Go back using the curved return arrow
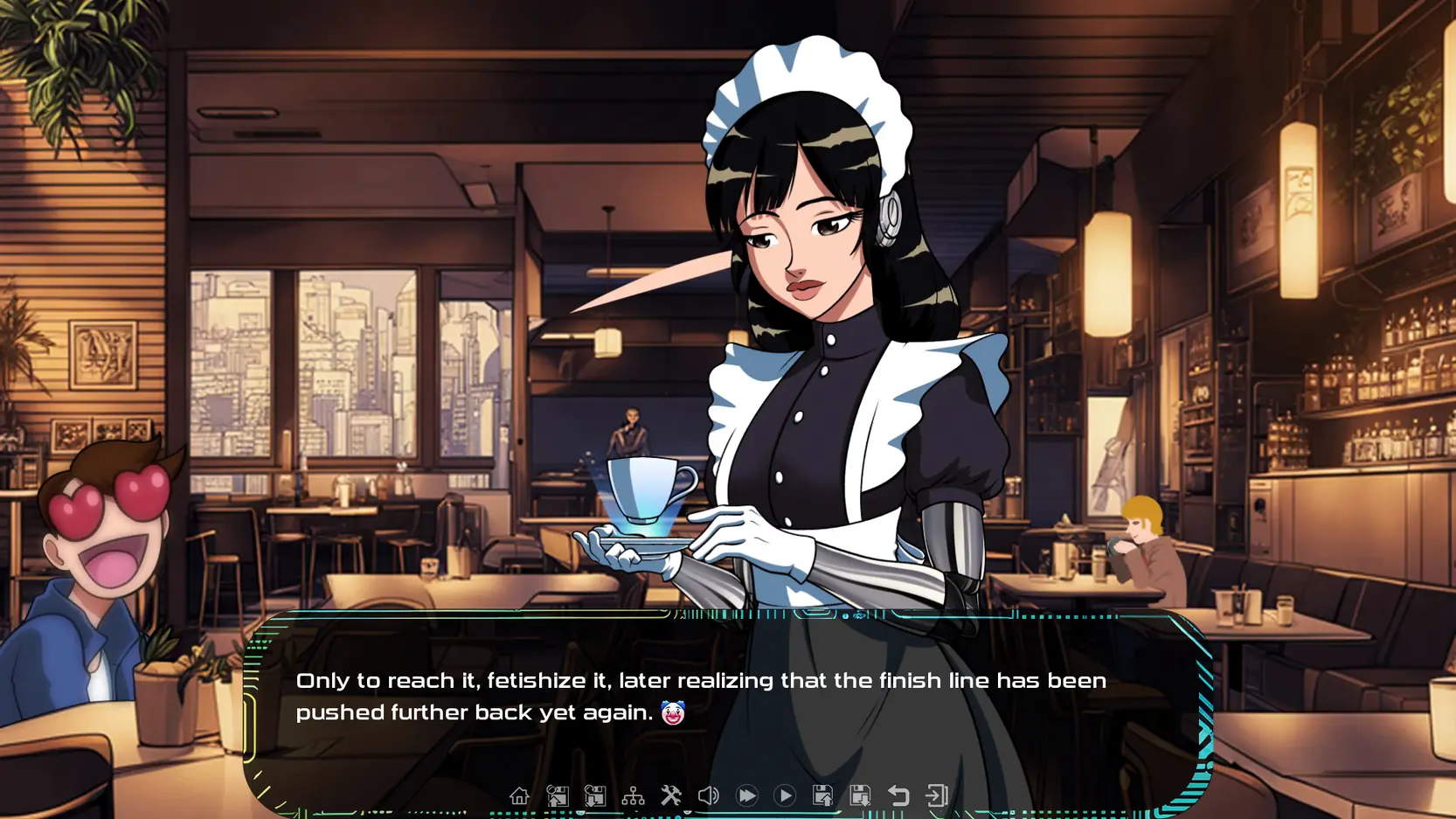1456x819 pixels. tap(898, 795)
